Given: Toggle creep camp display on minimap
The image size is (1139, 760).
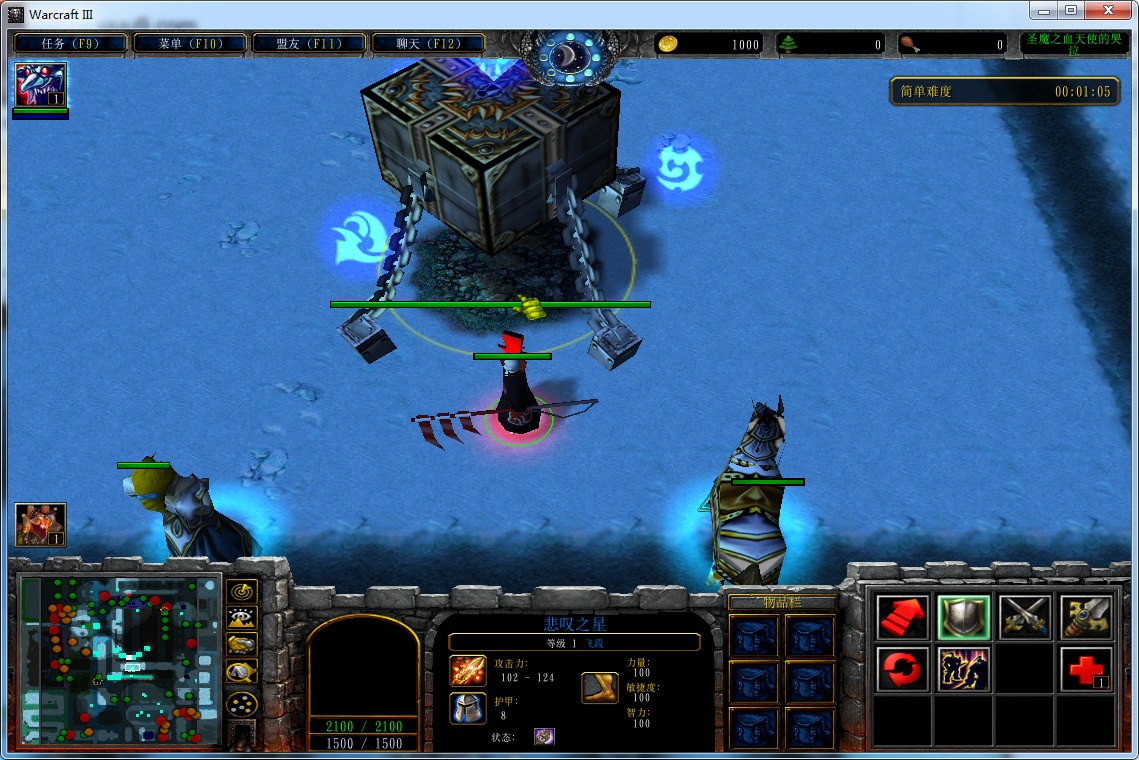Looking at the screenshot, I should (242, 672).
